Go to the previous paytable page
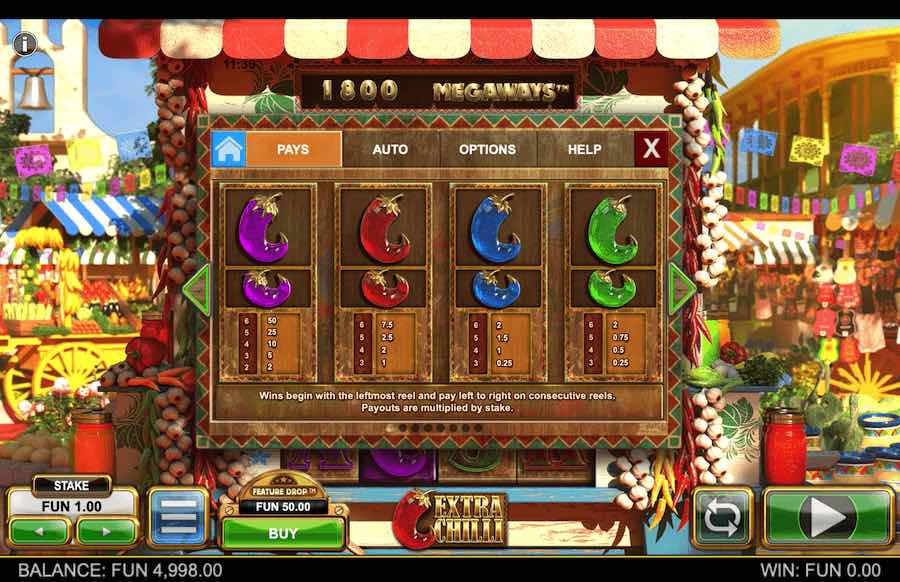Image resolution: width=900 pixels, height=582 pixels. 198,289
